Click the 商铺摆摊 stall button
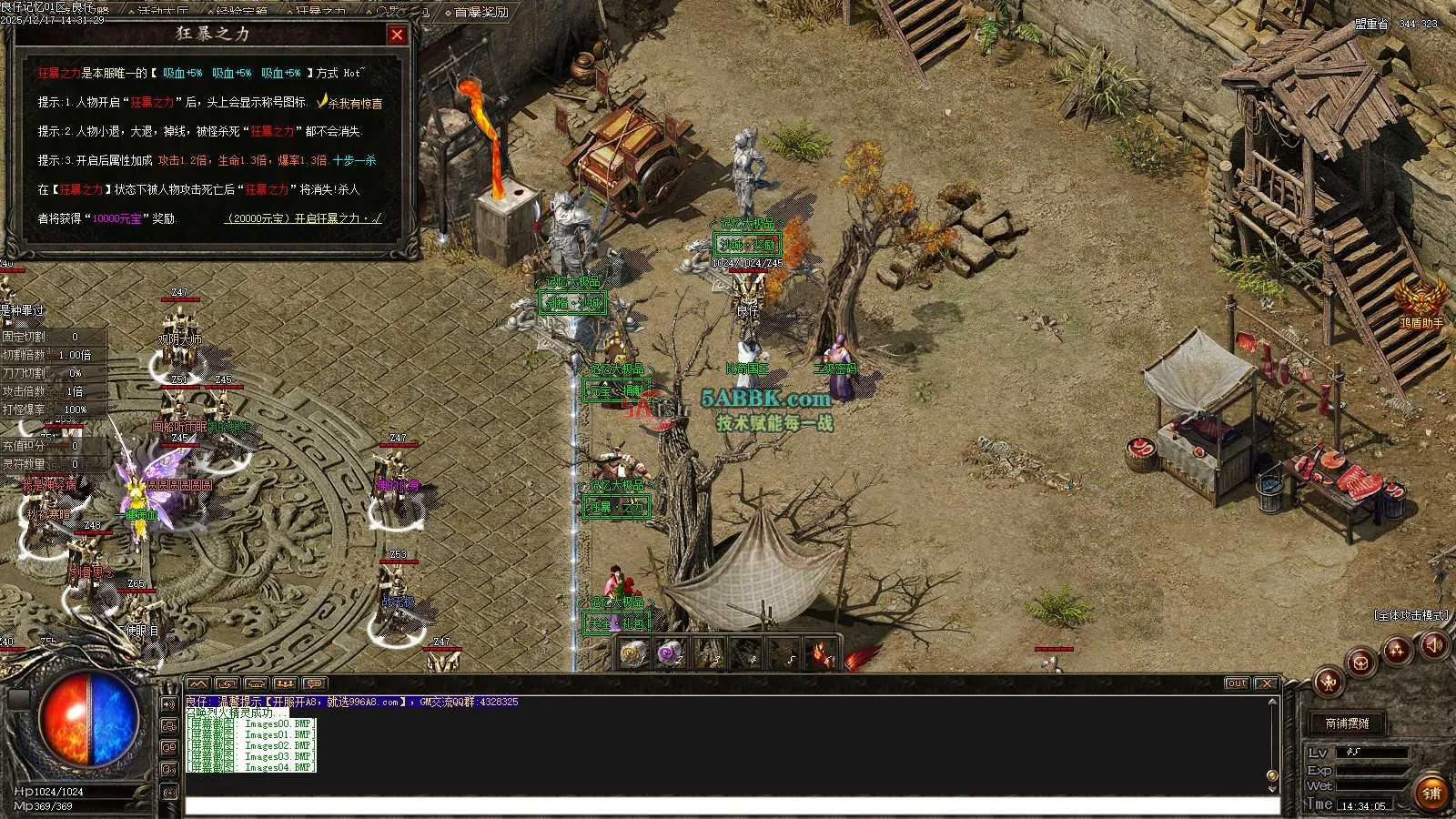 (1347, 723)
